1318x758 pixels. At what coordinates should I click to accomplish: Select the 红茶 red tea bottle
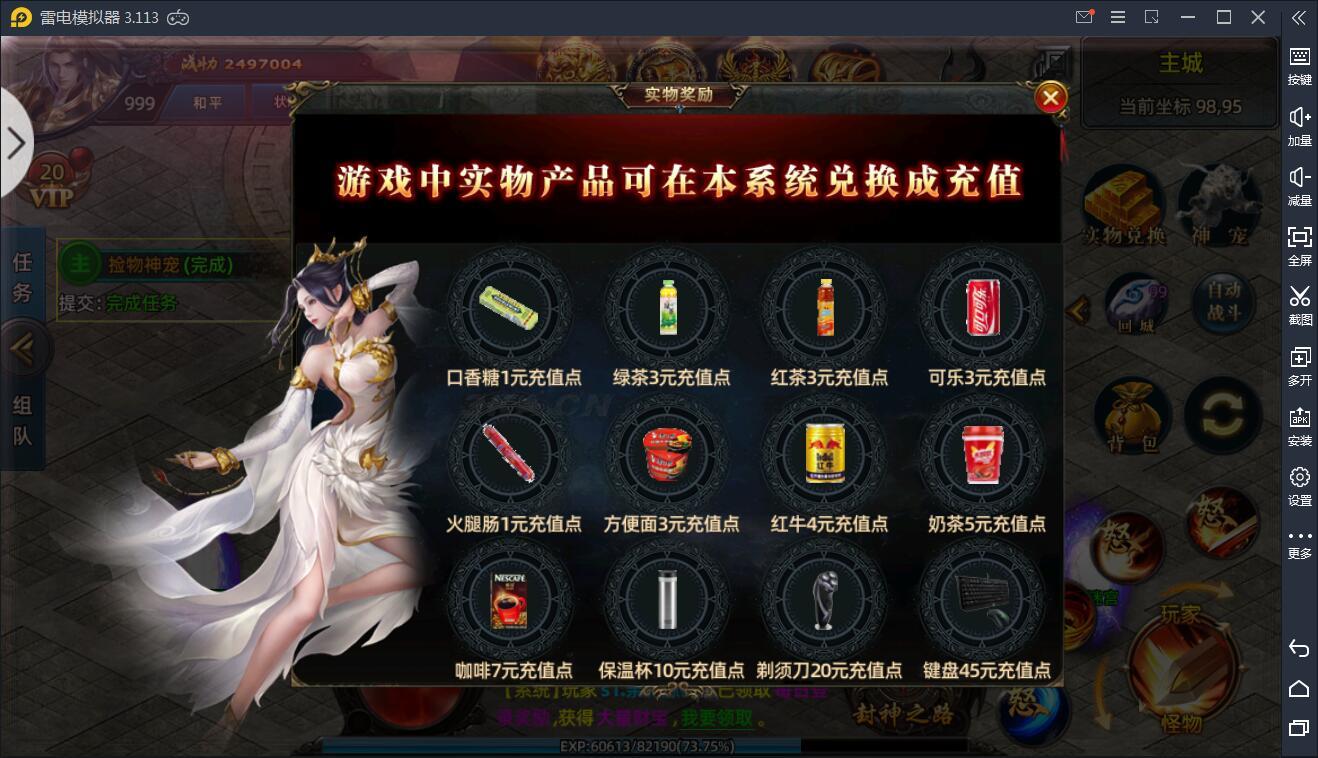(825, 309)
